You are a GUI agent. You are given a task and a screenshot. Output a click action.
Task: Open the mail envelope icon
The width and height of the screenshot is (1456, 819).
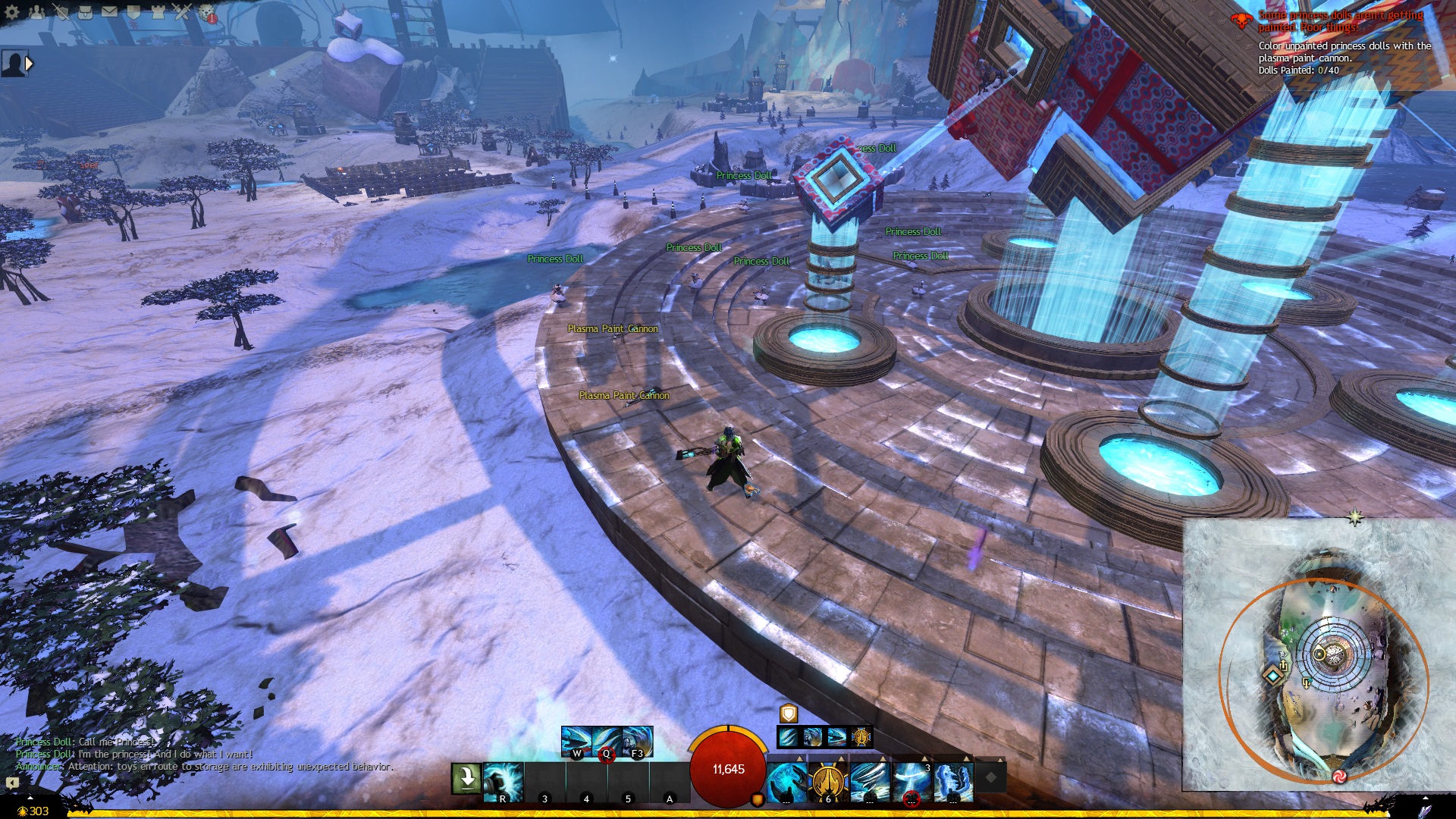pos(109,12)
